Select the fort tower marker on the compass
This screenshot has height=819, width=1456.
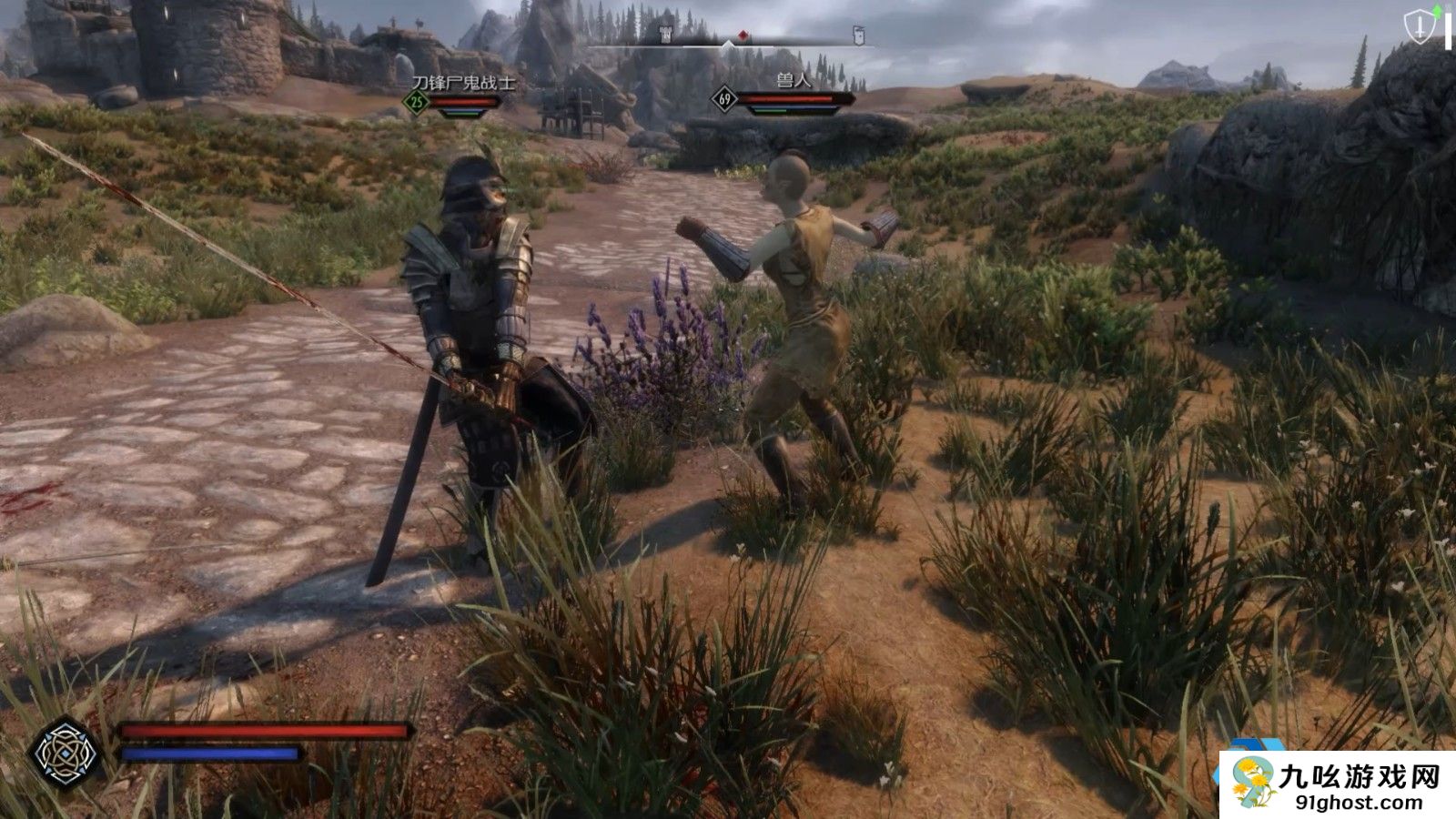point(666,35)
